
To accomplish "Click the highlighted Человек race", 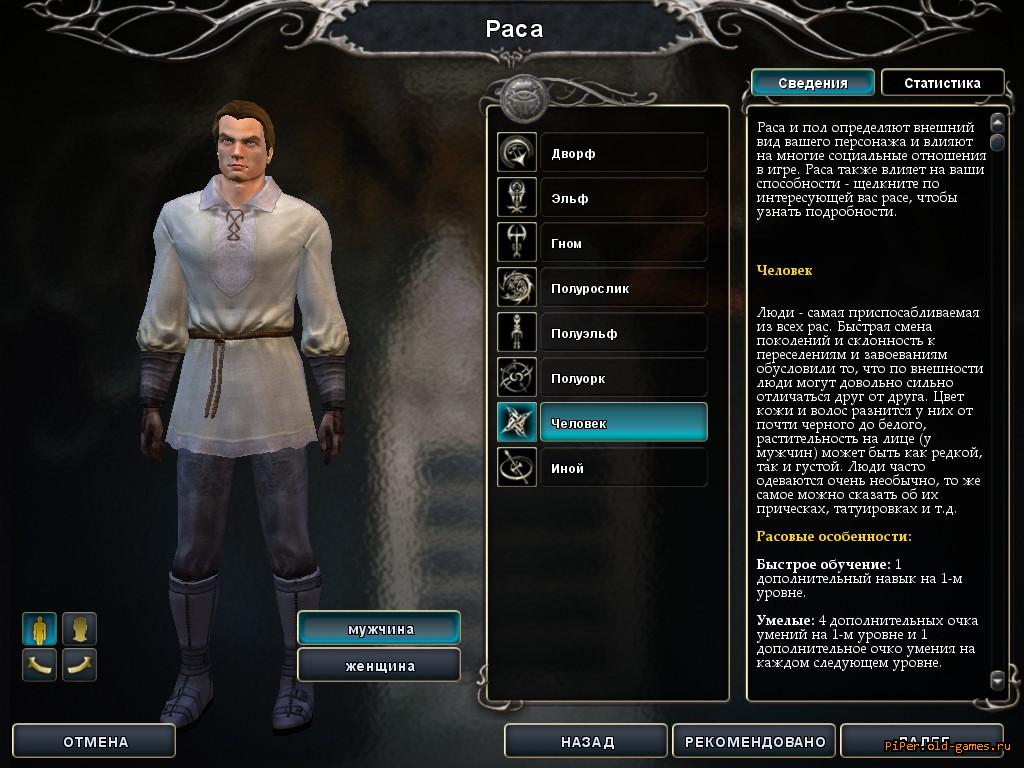I will [x=622, y=423].
